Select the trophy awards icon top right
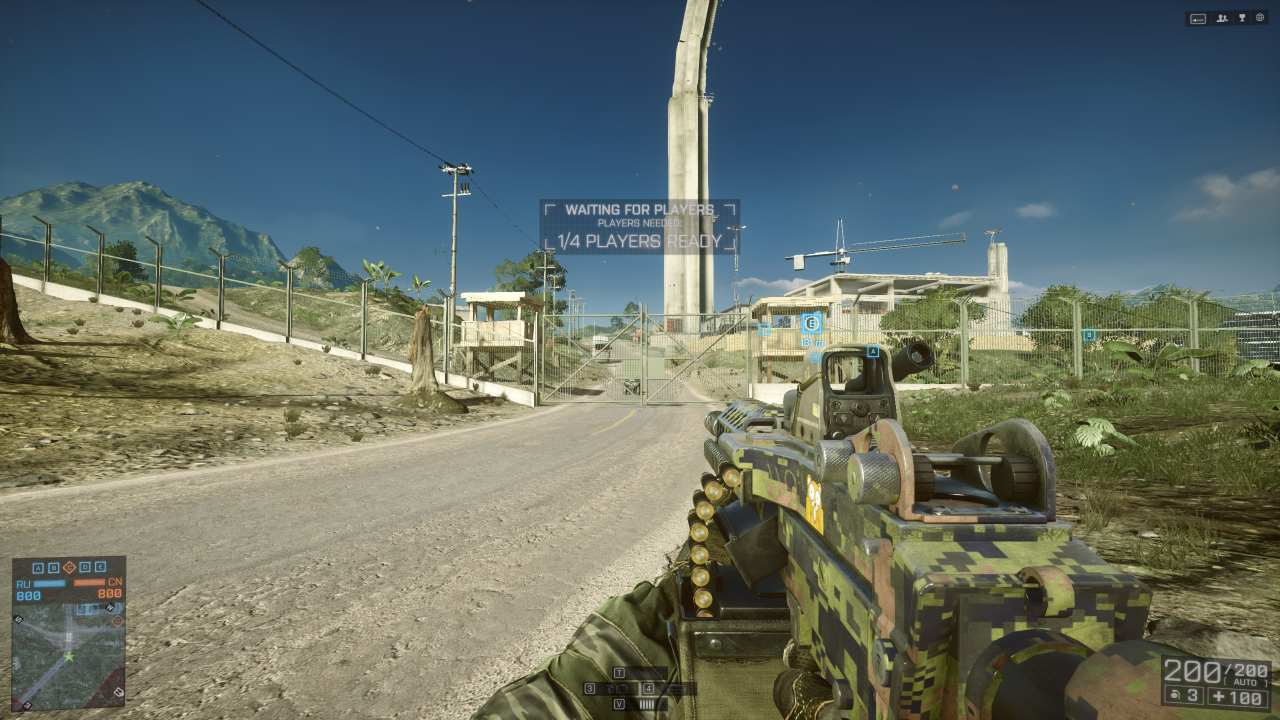The height and width of the screenshot is (720, 1280). click(1242, 17)
